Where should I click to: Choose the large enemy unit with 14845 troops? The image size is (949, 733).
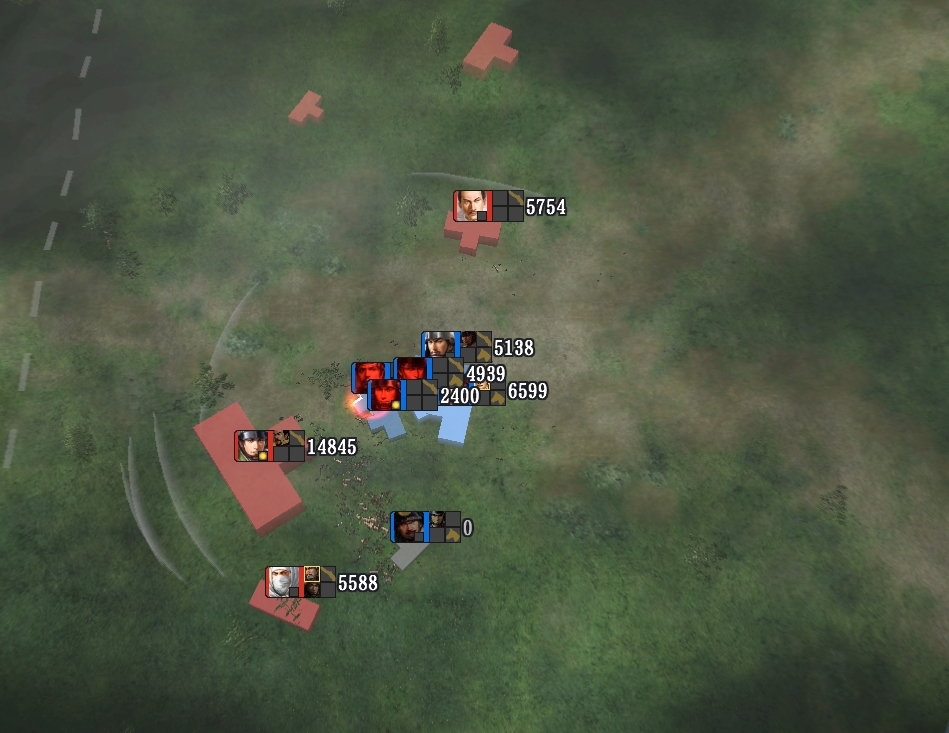(269, 446)
